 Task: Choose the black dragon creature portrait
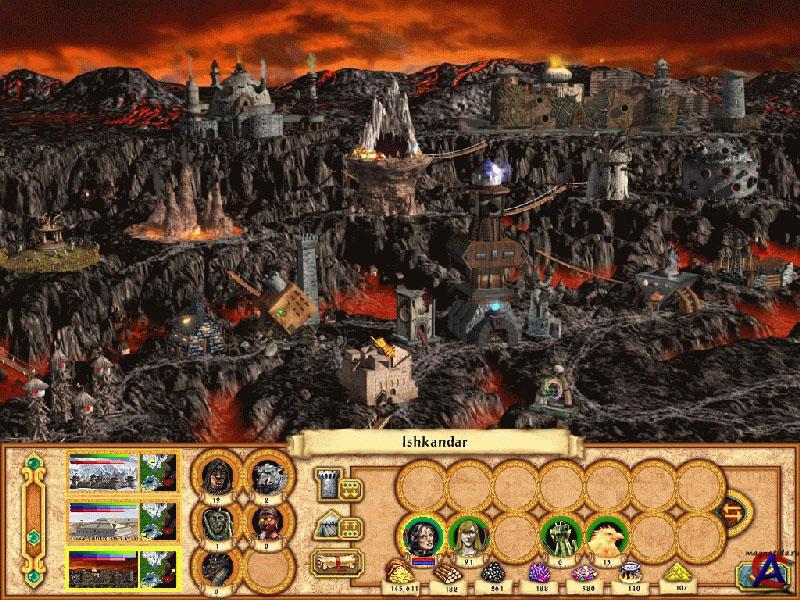tap(217, 568)
